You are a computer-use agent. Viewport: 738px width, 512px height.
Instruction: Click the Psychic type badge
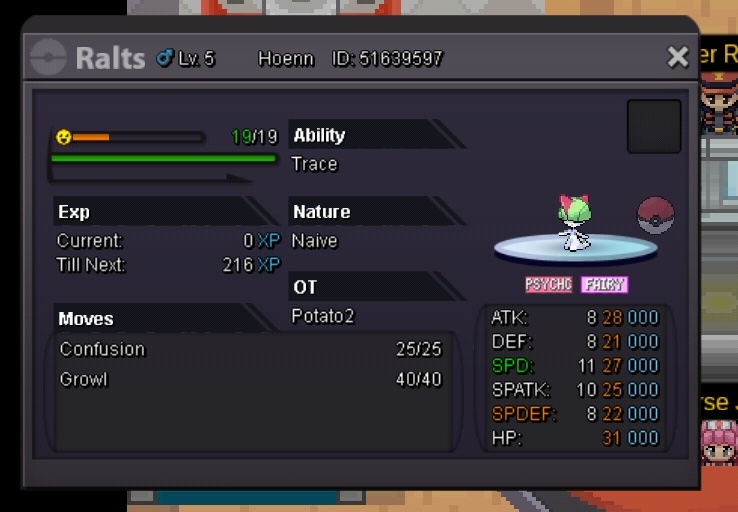click(549, 285)
